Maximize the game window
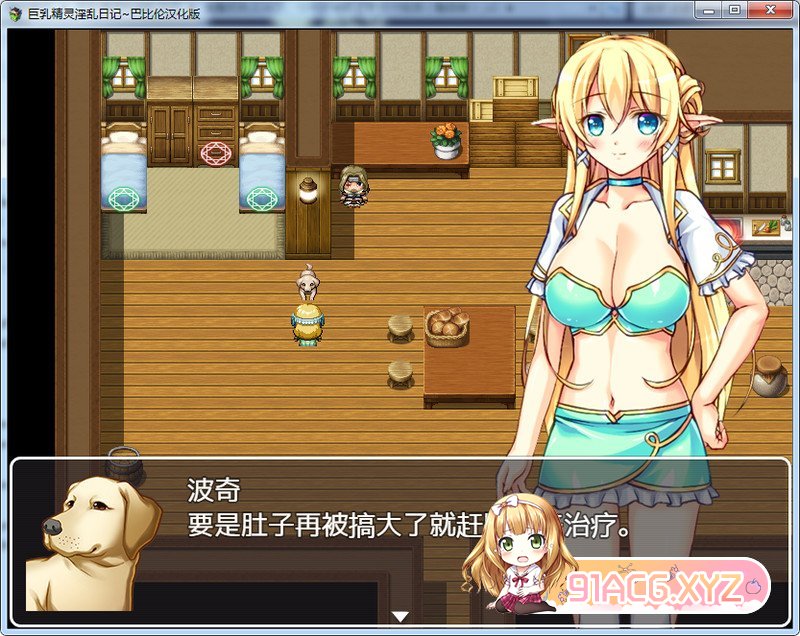Image resolution: width=800 pixels, height=636 pixels. (735, 10)
